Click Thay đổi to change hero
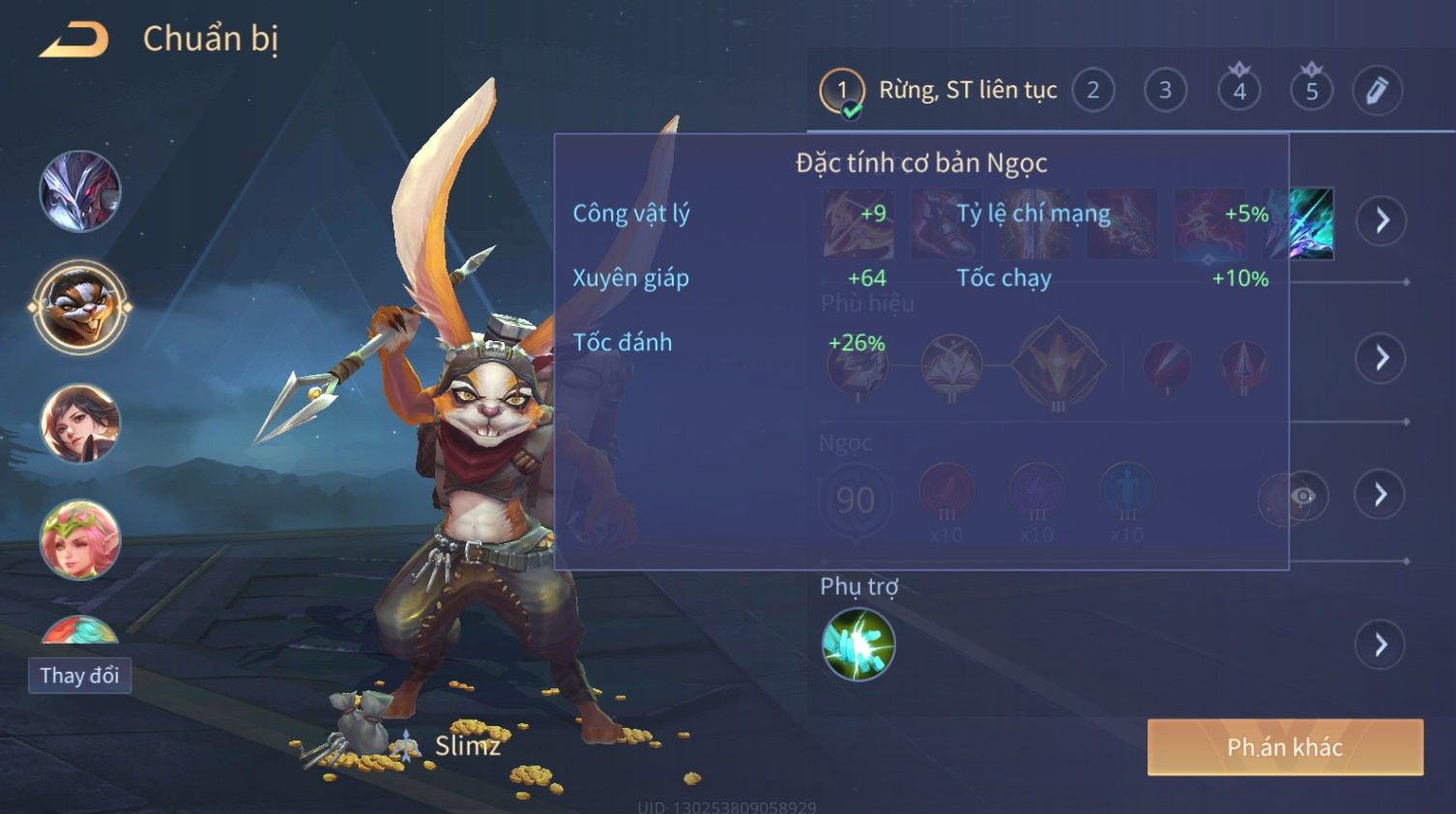Screen dimensions: 1456x814 pyautogui.click(x=79, y=676)
